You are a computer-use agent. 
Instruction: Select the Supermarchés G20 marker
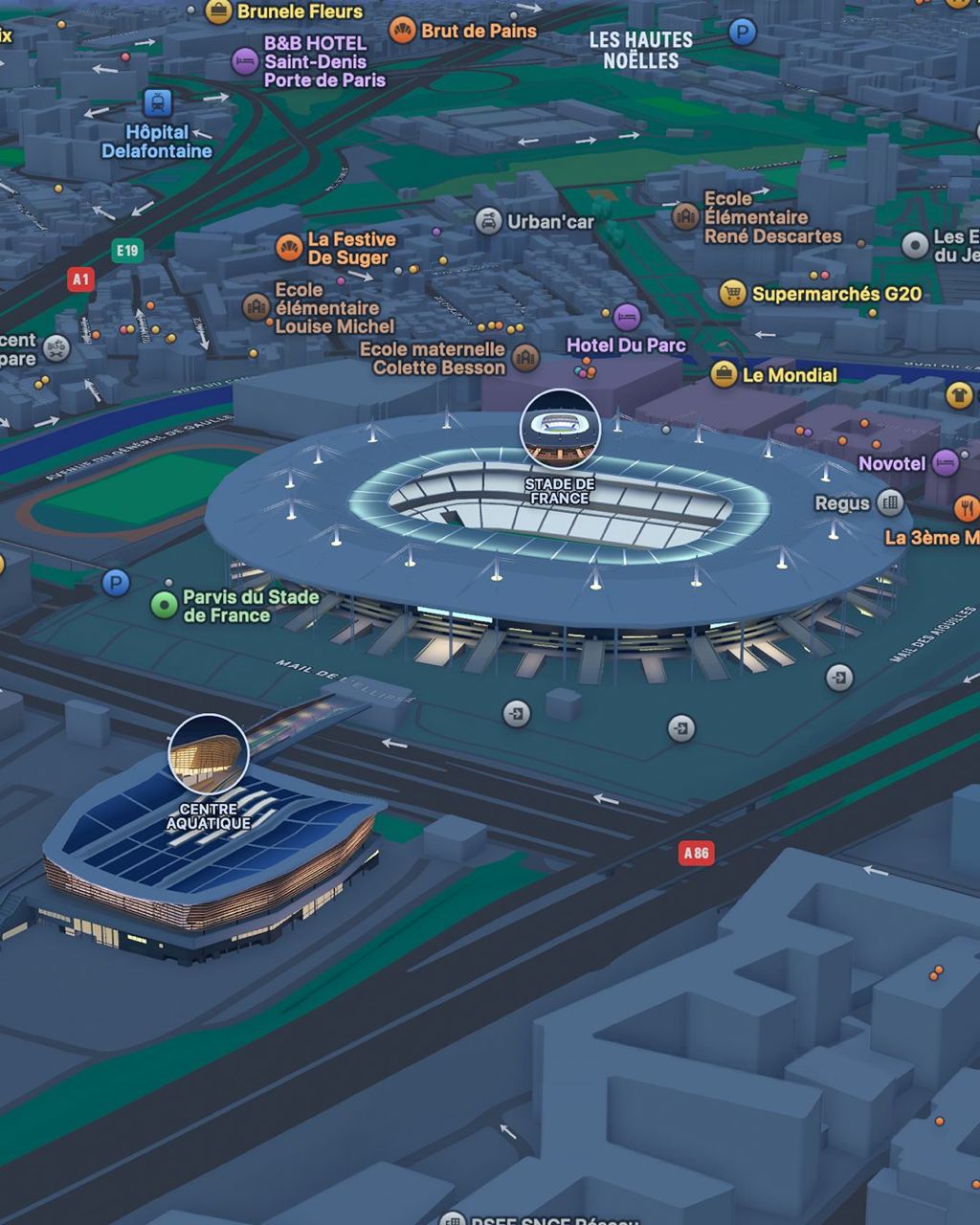click(x=733, y=294)
